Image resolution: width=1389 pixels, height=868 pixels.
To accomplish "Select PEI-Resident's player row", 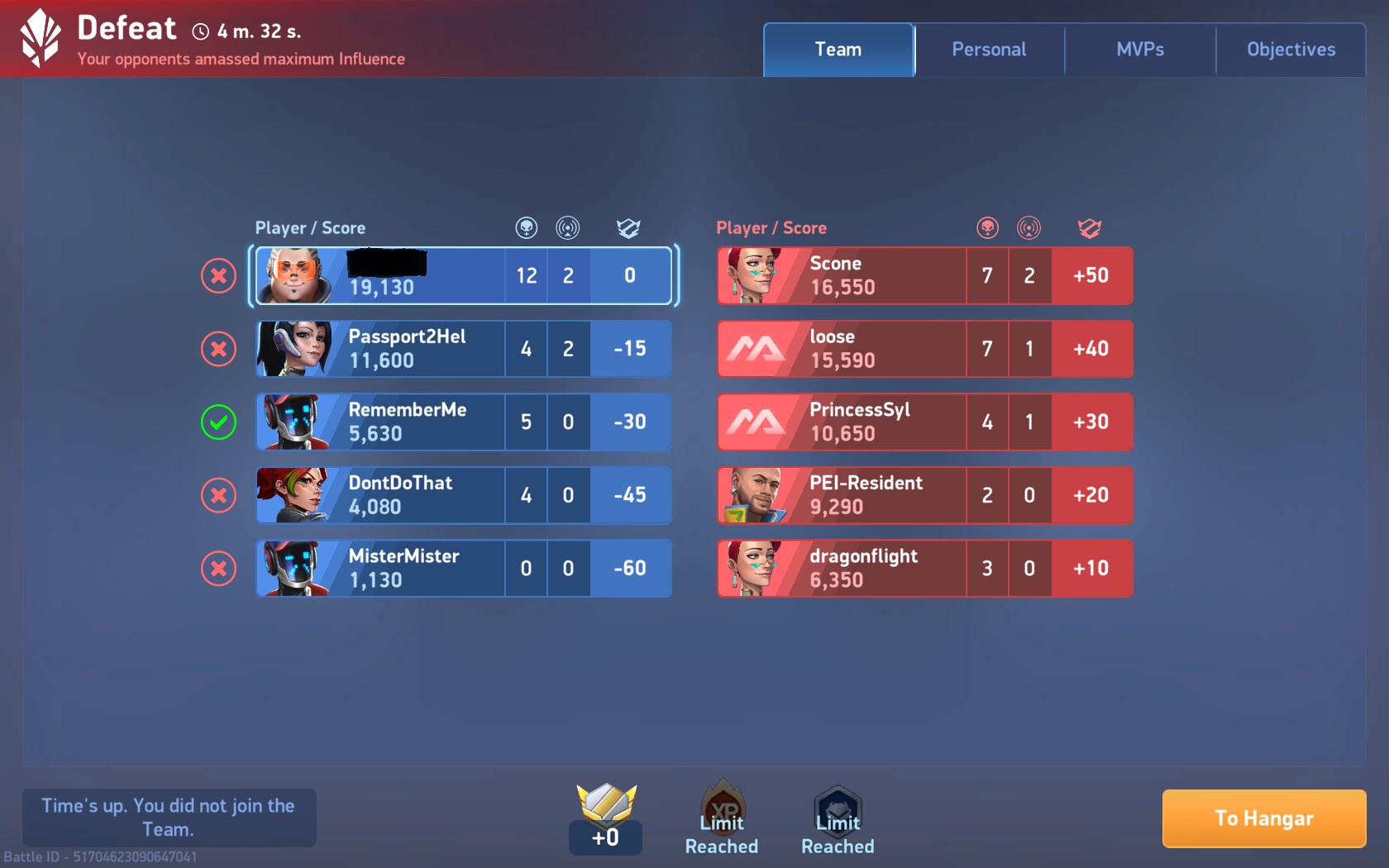I will [x=924, y=495].
